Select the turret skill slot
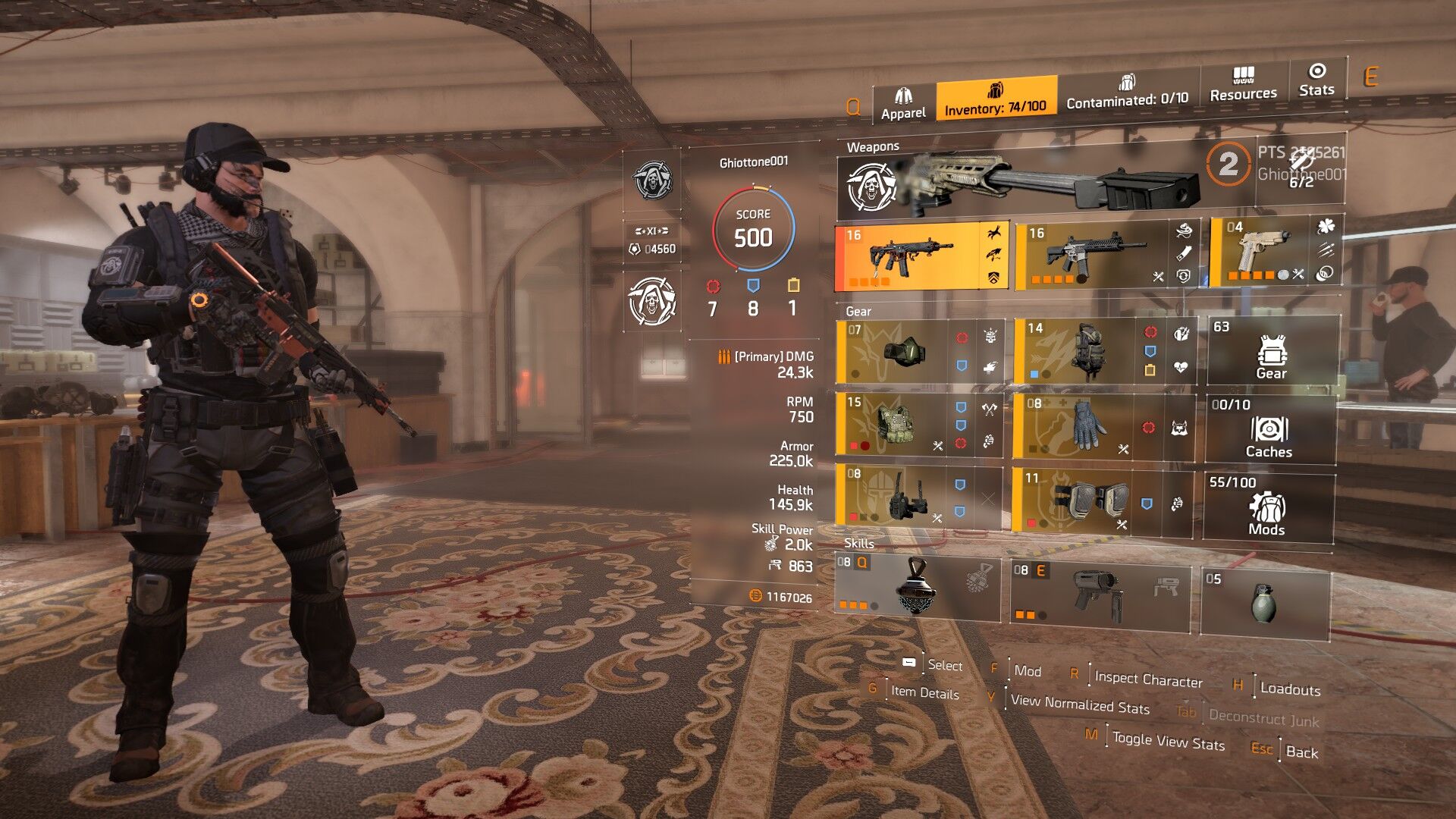 [x=1100, y=594]
